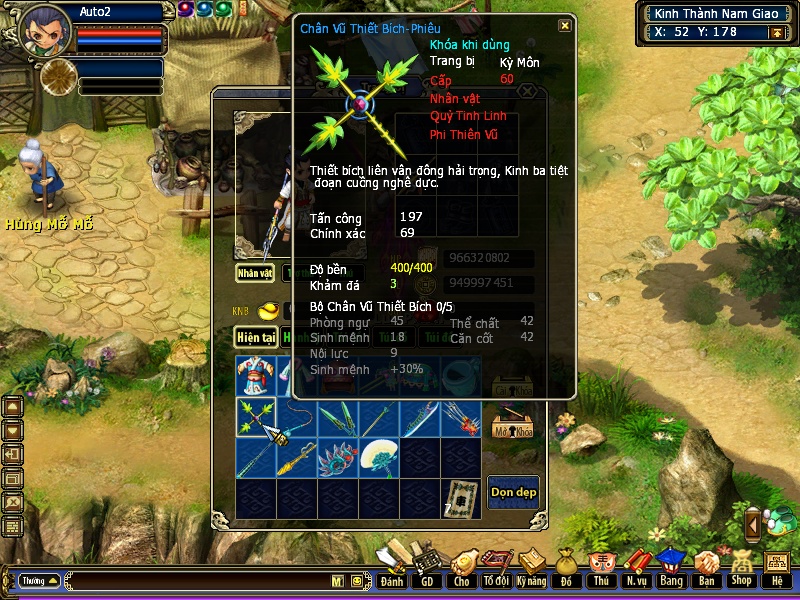Click the Auto2 character portrait

point(46,30)
